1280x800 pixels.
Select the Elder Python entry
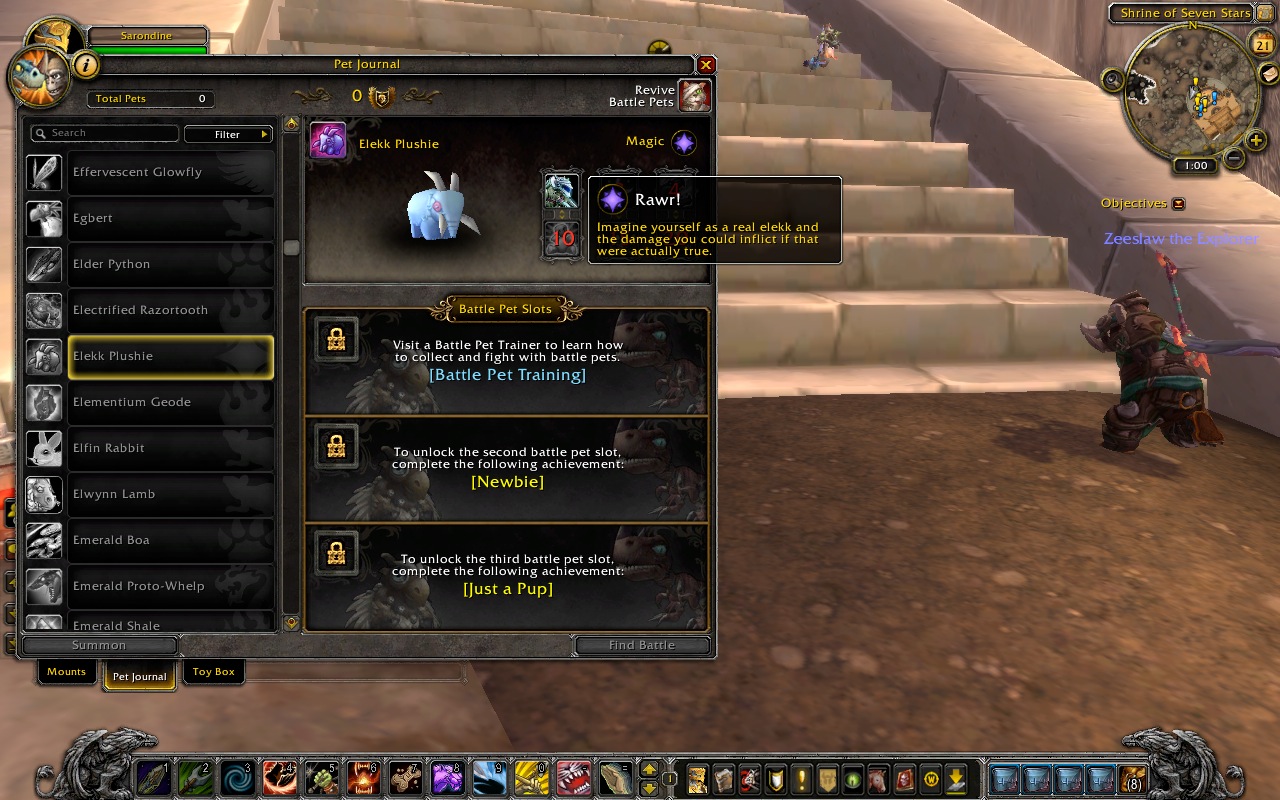pos(170,264)
